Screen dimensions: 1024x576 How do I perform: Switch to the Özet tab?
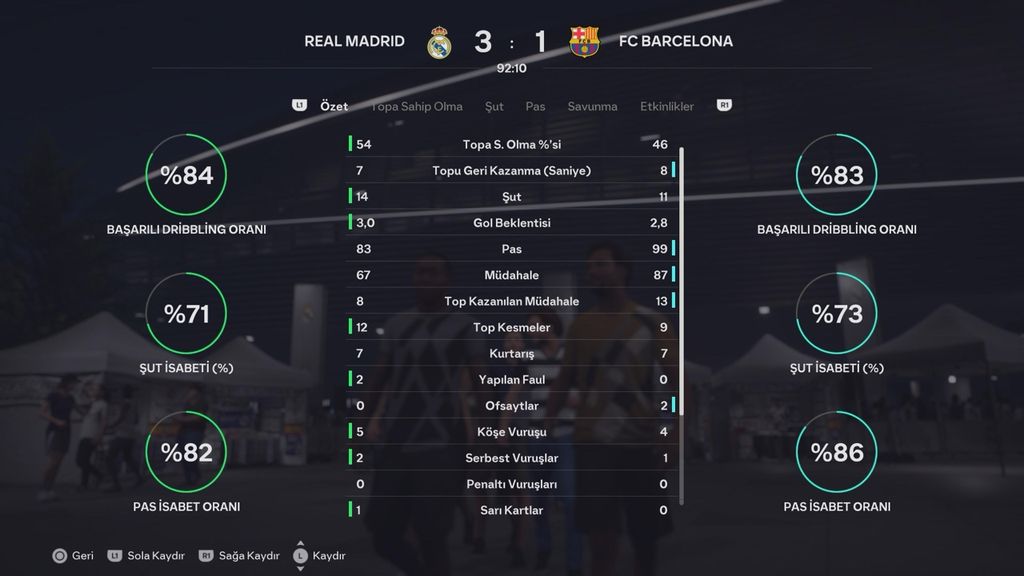click(x=334, y=106)
